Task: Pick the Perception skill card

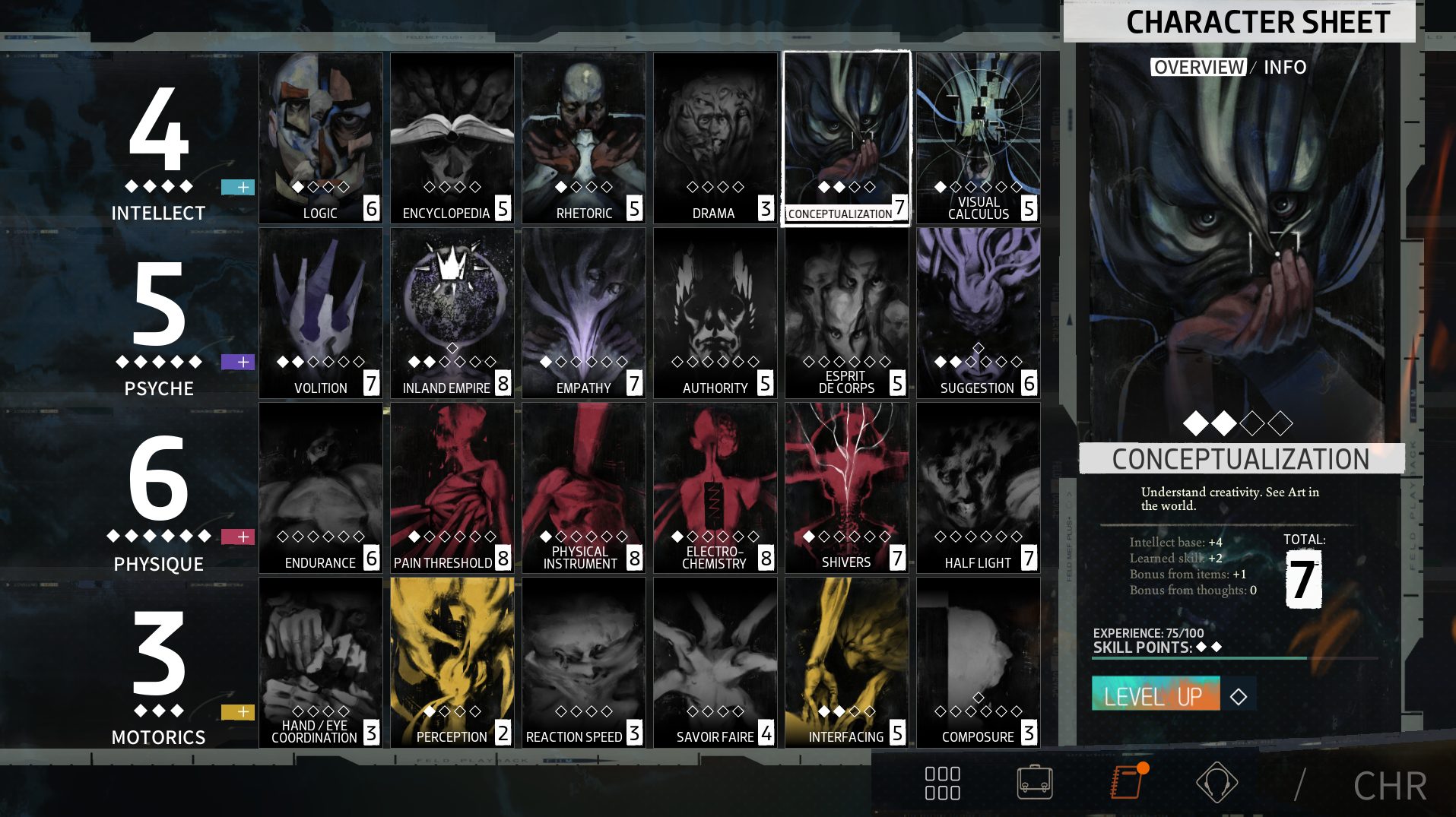Action: point(452,662)
